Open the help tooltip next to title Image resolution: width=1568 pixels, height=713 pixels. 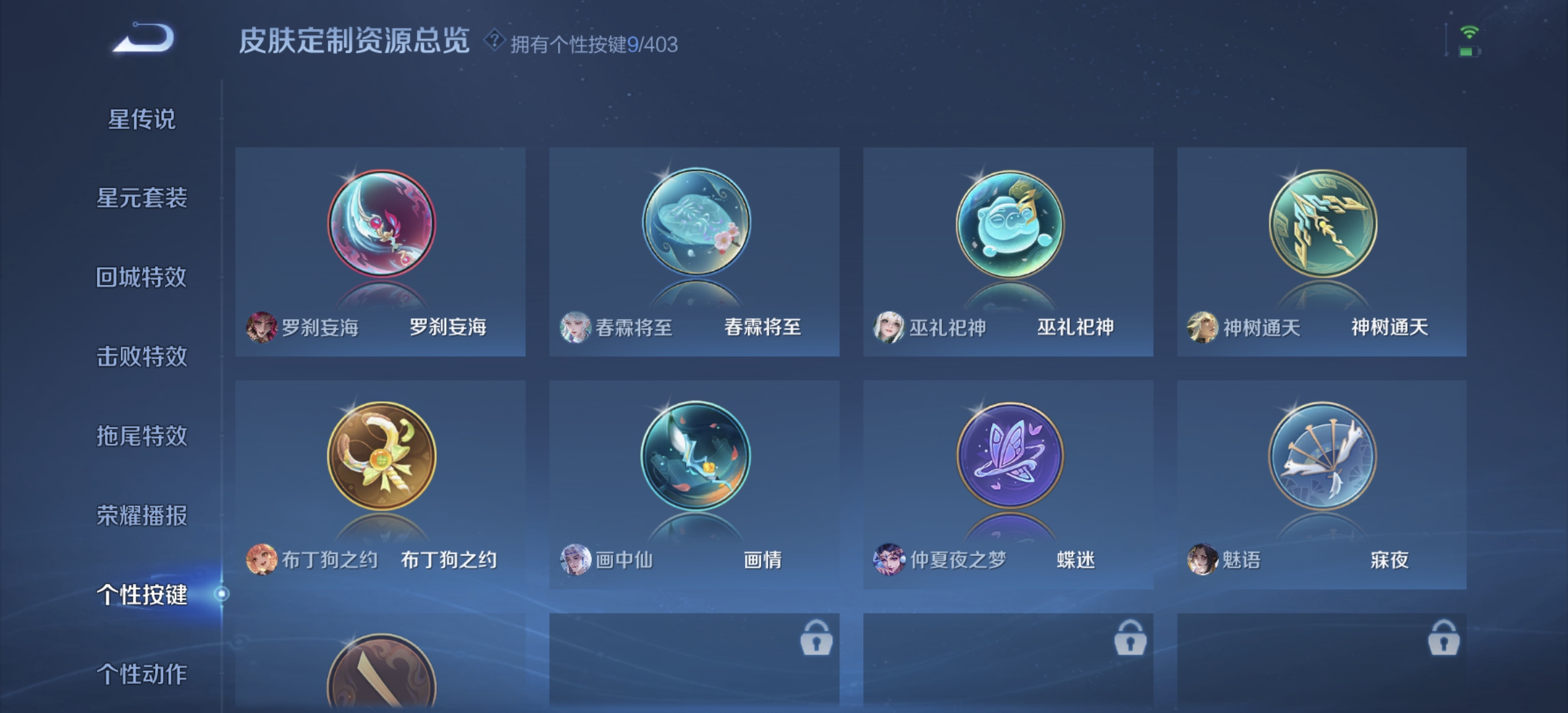coord(492,43)
